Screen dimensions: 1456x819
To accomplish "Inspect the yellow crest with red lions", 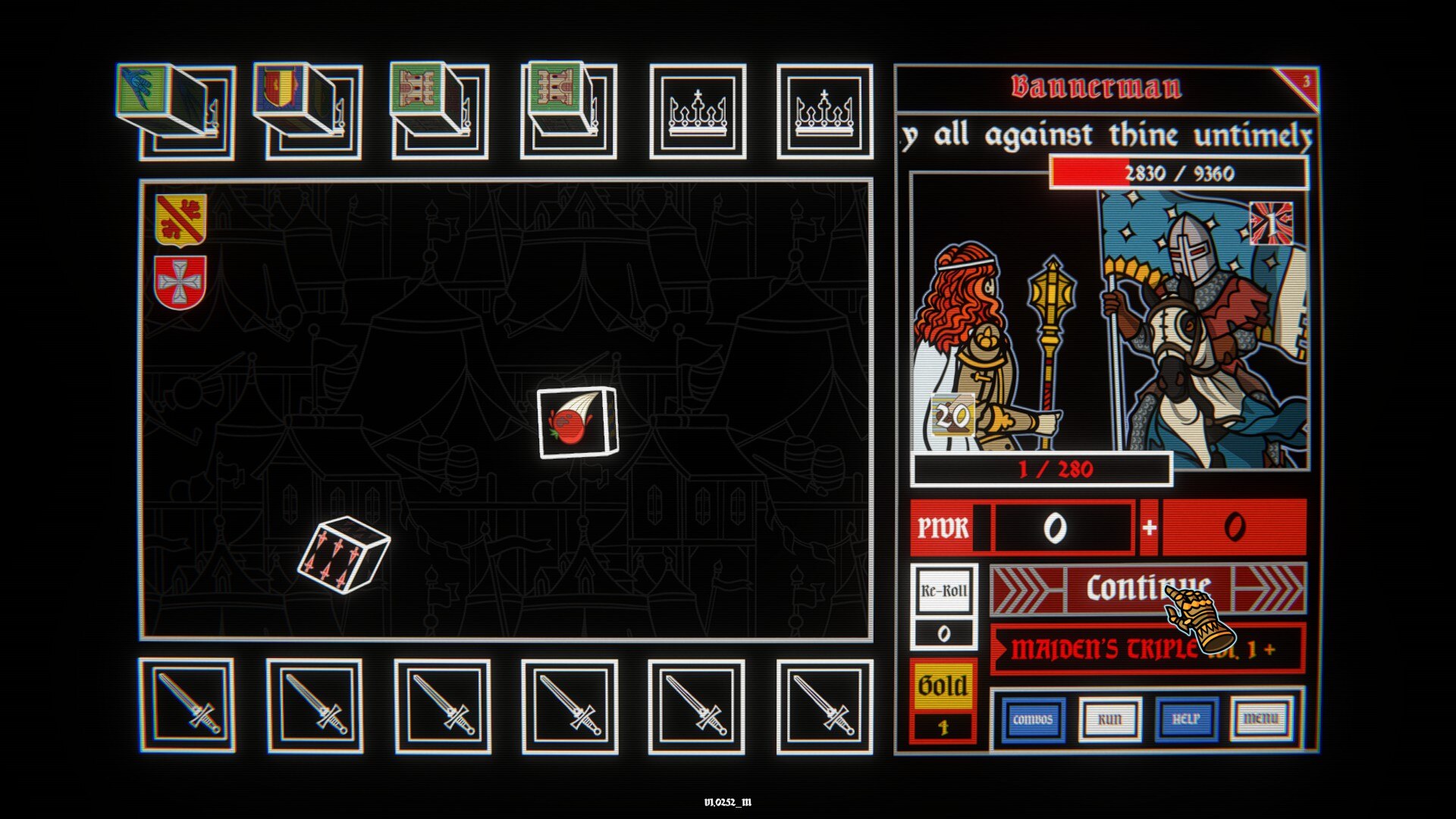I will pos(180,220).
